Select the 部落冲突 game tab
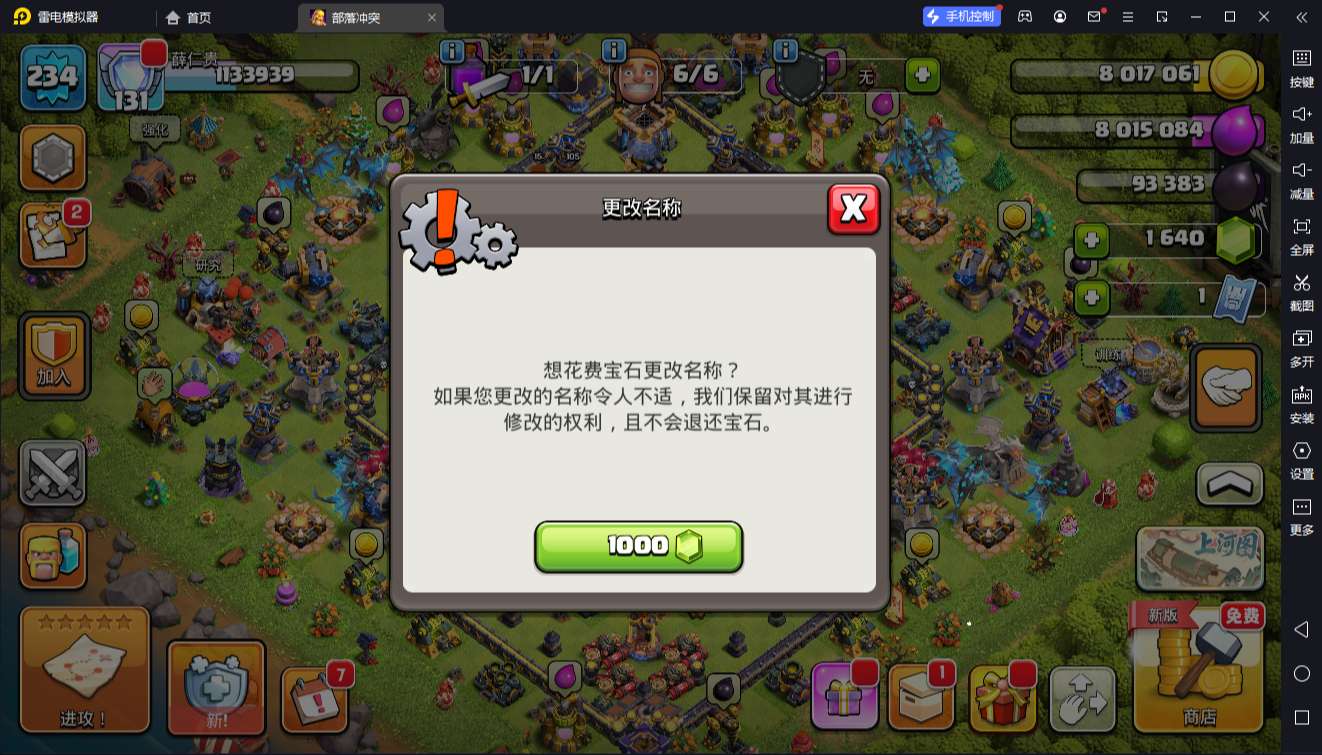1322x755 pixels. tap(352, 17)
